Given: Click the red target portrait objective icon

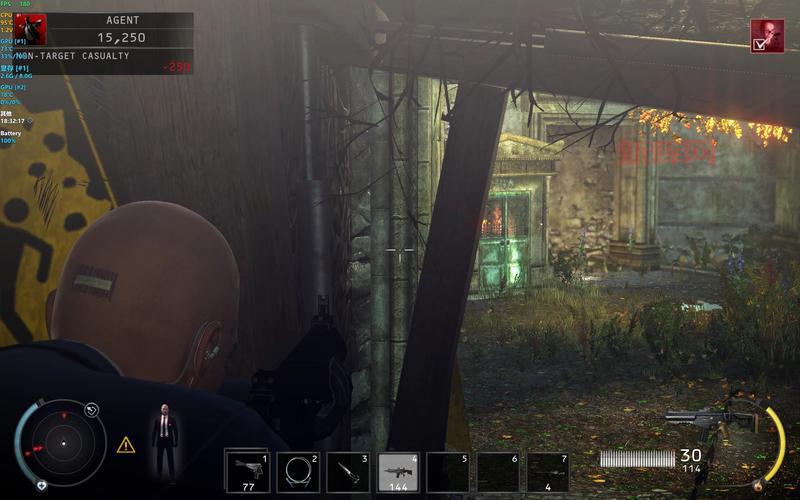Looking at the screenshot, I should click(x=767, y=36).
